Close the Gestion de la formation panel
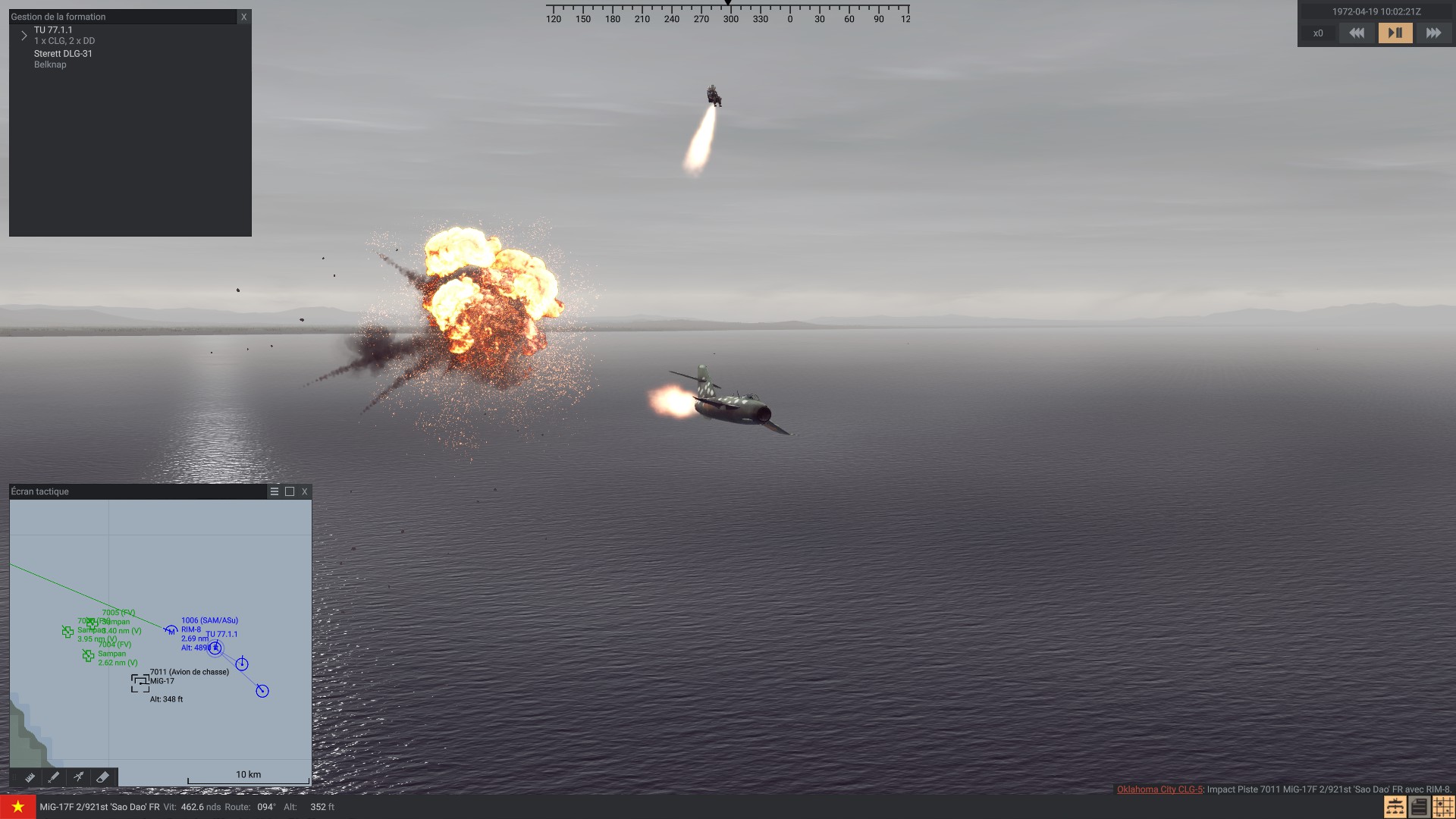Image resolution: width=1456 pixels, height=819 pixels. [243, 17]
